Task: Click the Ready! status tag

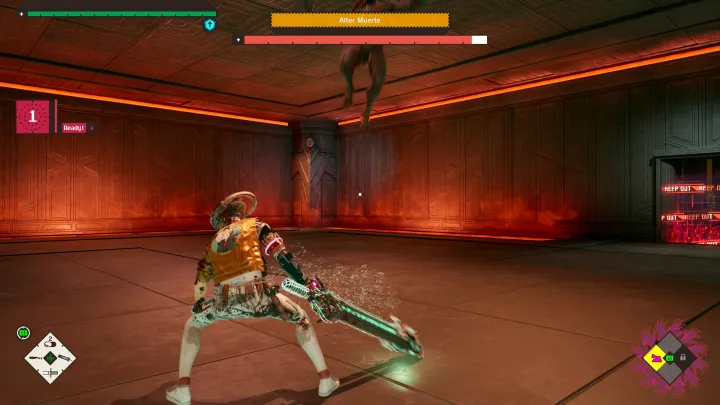Action: 75,128
